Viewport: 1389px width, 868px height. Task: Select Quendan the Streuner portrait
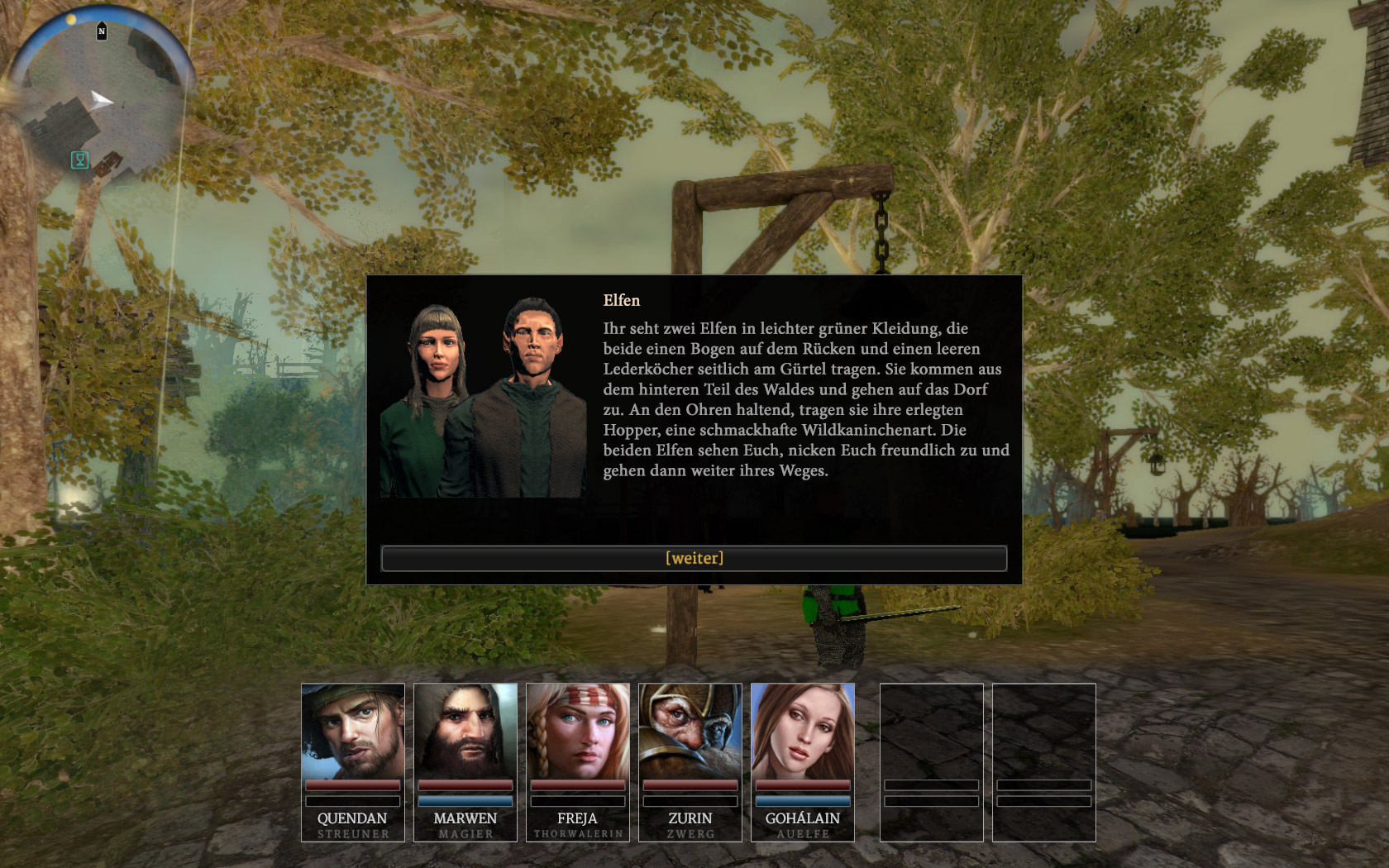(353, 731)
